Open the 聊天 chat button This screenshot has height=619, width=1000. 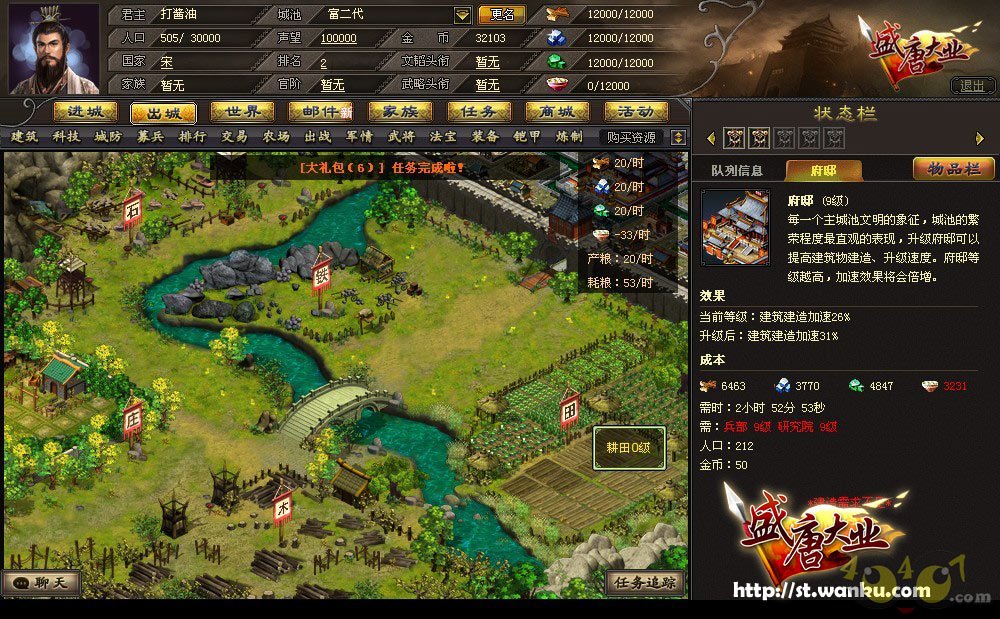(x=42, y=582)
